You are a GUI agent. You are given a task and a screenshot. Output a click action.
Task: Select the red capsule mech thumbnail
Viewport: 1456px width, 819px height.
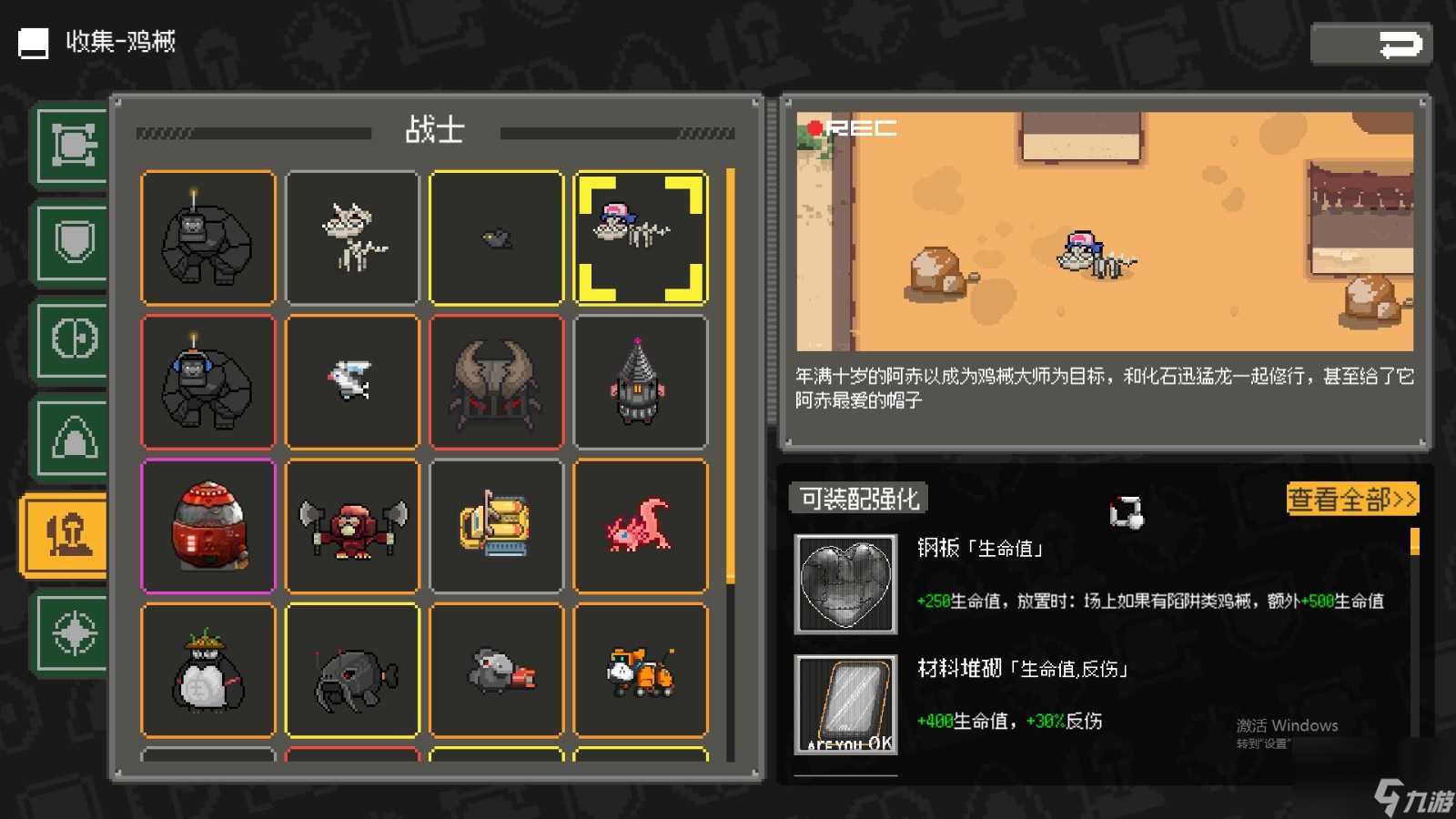207,525
